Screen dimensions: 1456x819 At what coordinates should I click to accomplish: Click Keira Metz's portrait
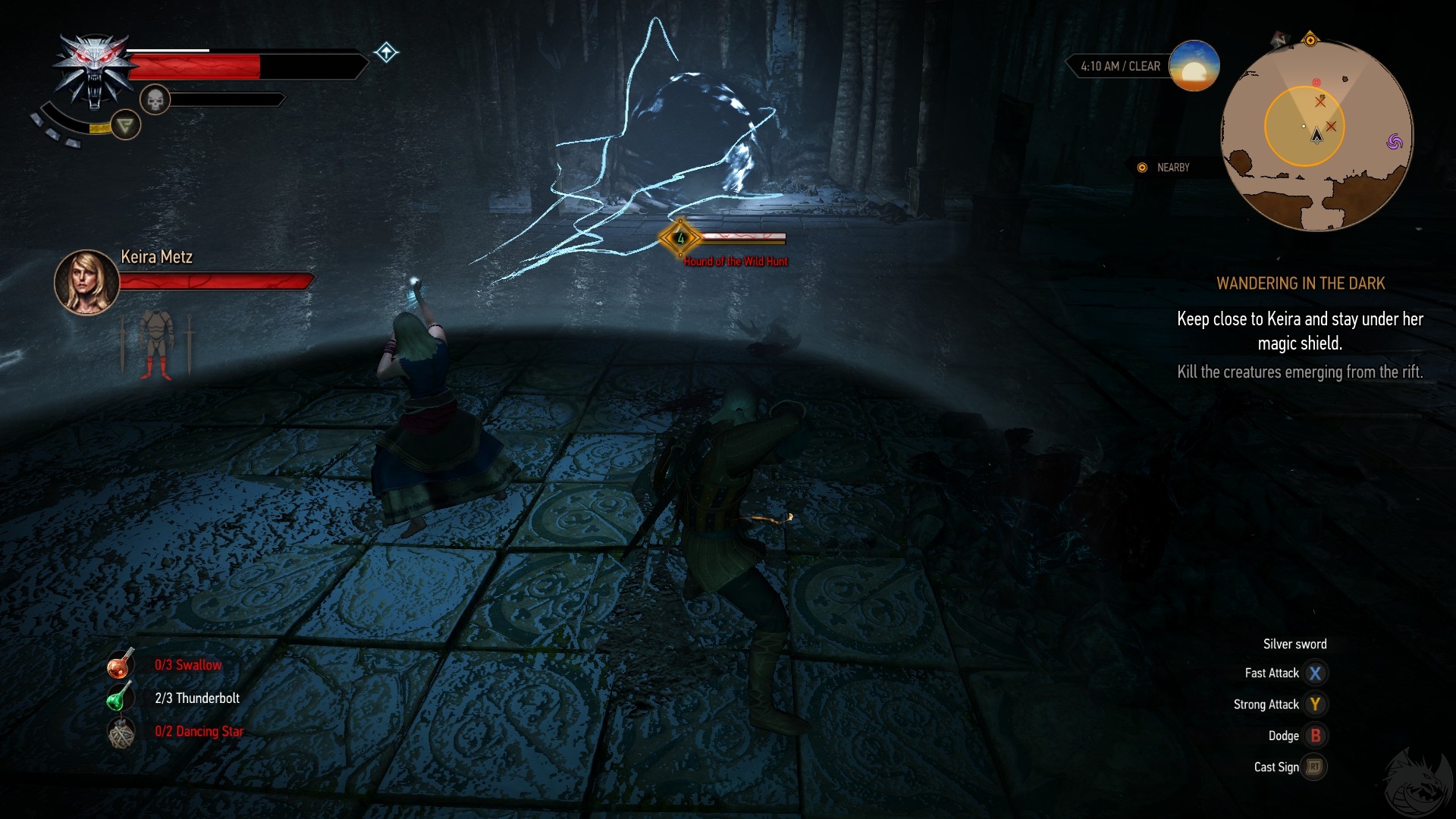[86, 282]
